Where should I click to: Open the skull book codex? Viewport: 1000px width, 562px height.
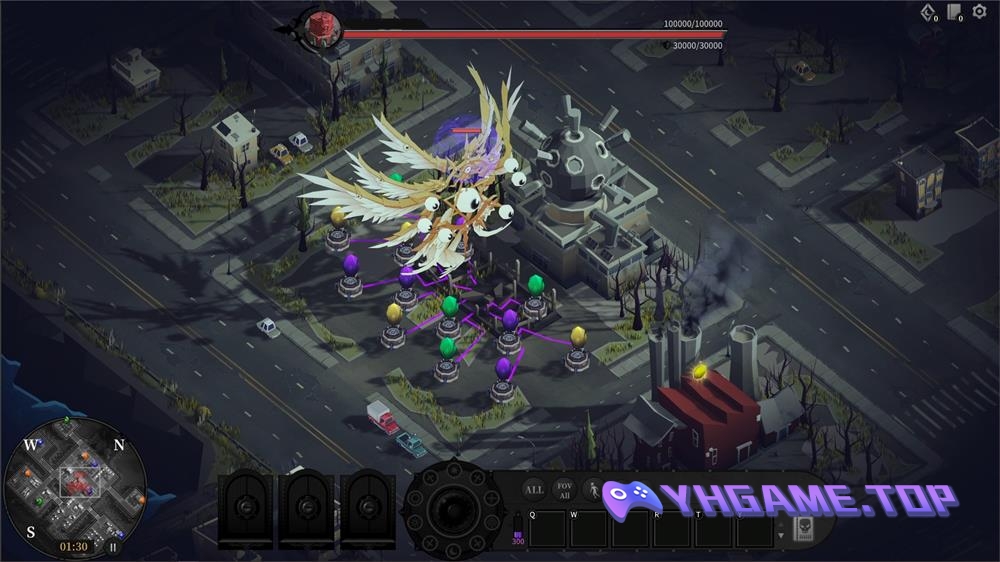pos(802,529)
